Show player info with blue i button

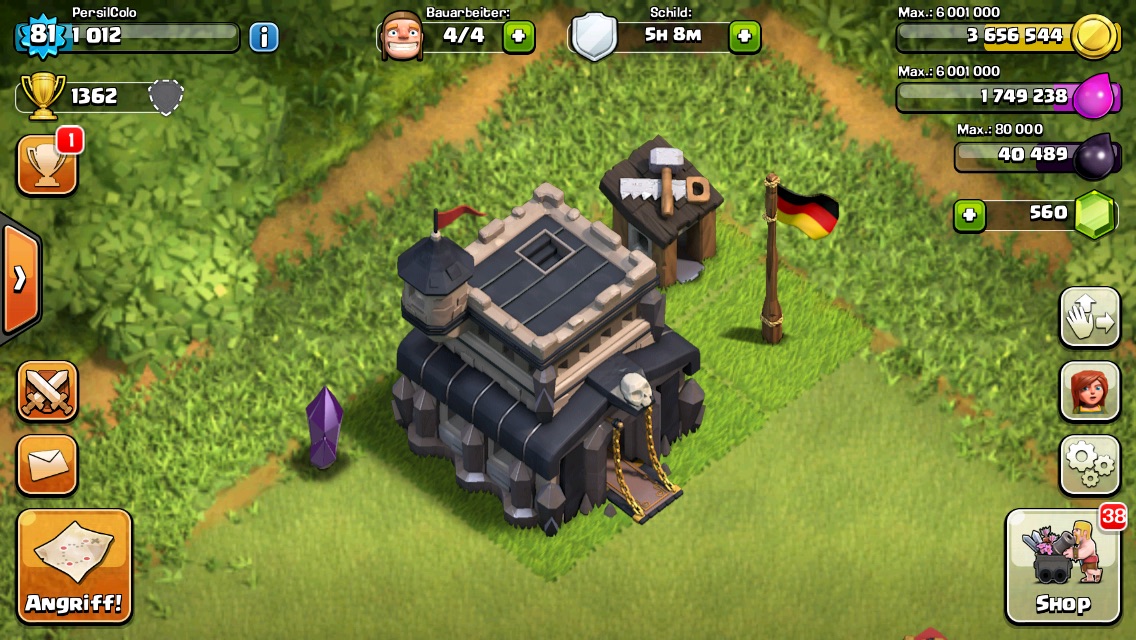(263, 38)
